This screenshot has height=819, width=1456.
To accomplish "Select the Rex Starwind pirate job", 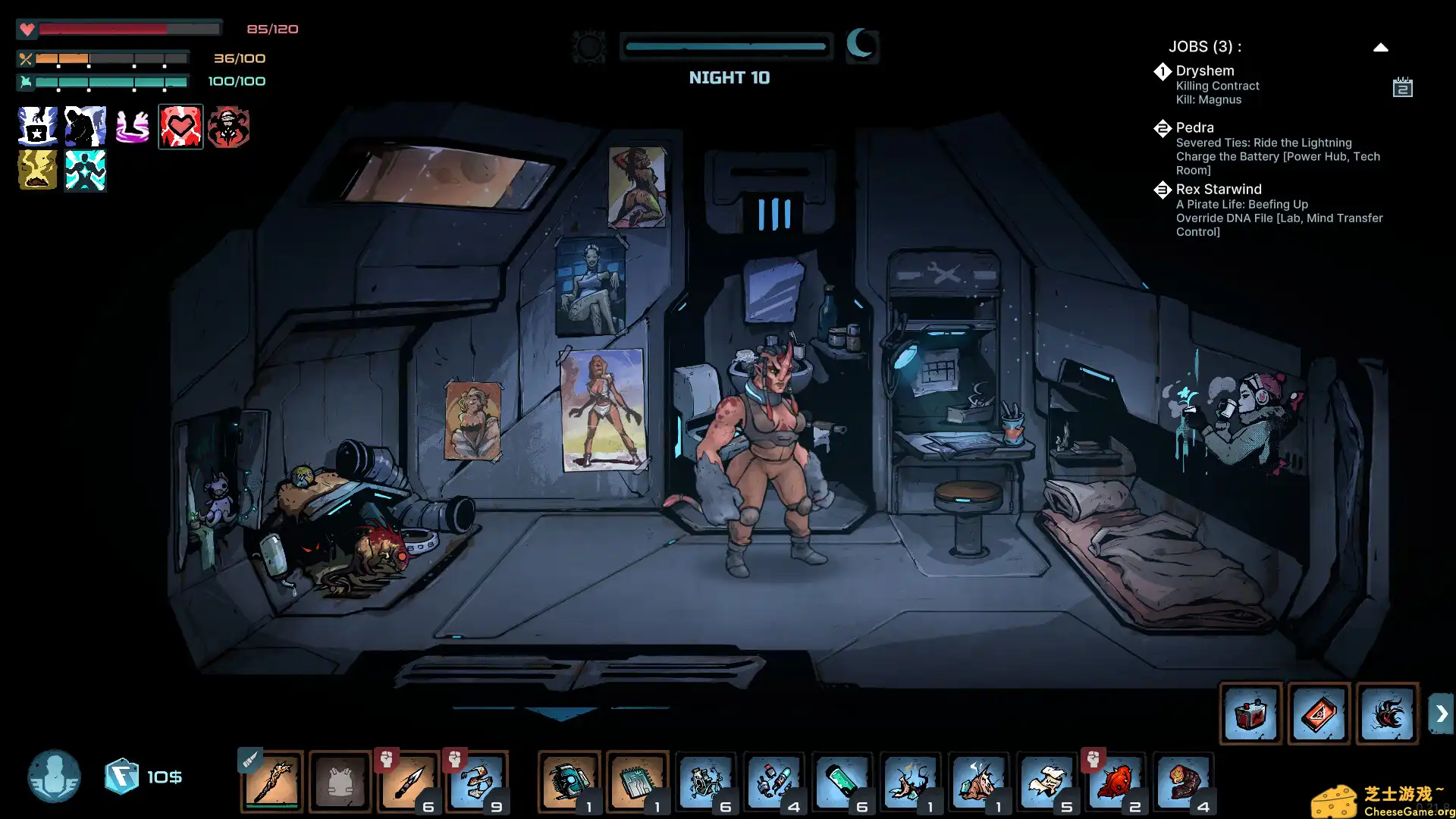I will [1279, 210].
